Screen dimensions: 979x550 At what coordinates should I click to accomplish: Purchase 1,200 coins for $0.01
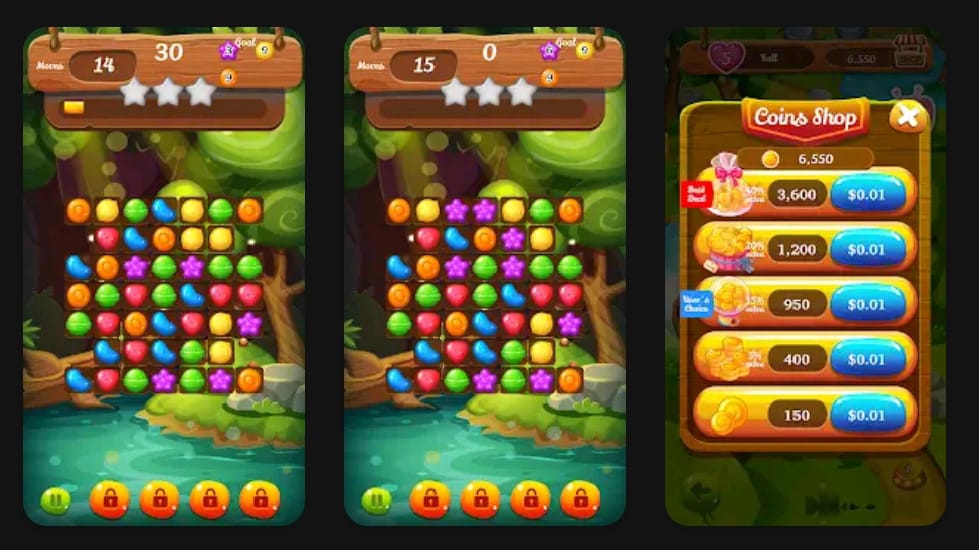tap(867, 249)
